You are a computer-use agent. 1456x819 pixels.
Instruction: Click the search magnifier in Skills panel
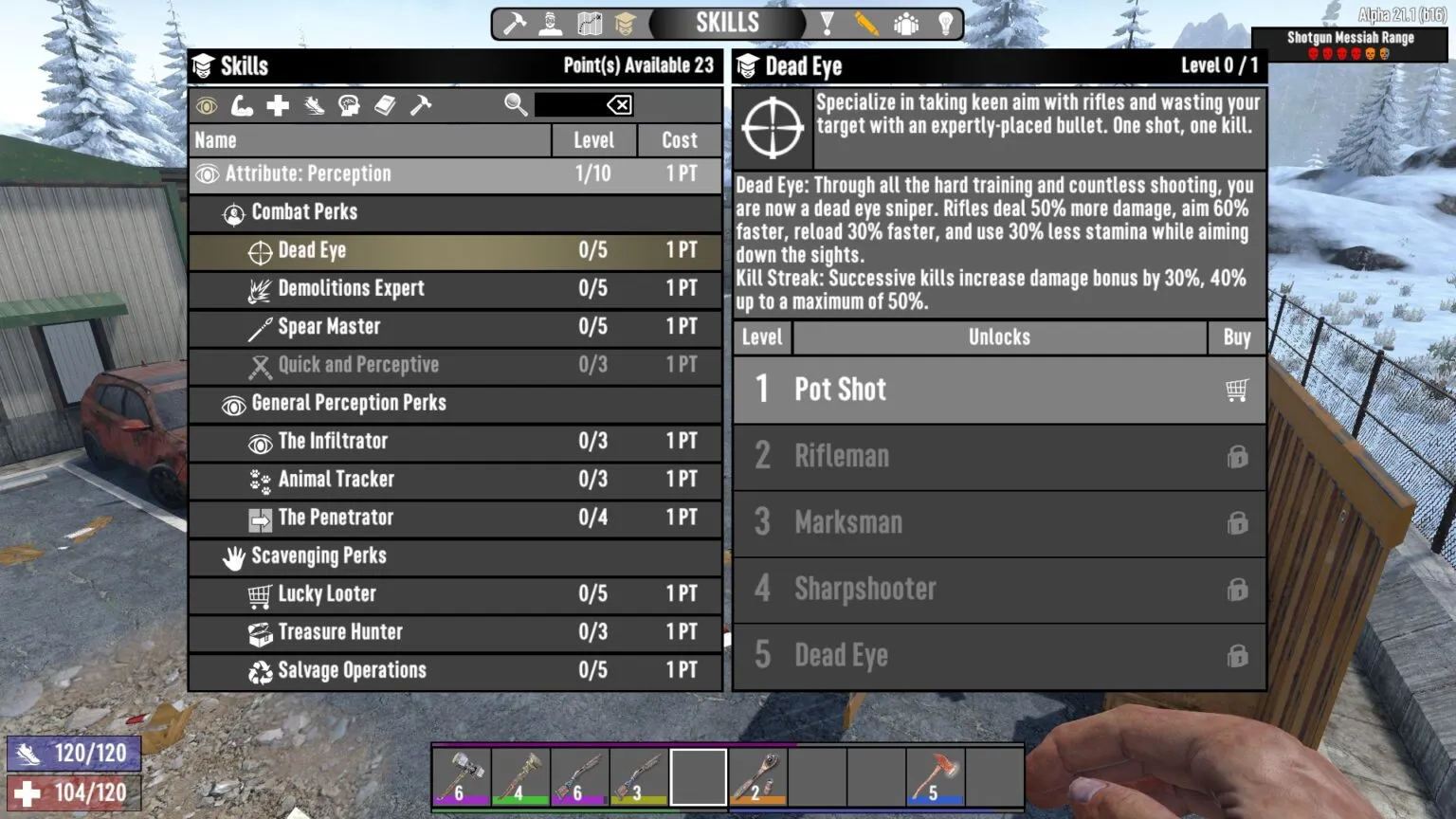[516, 105]
